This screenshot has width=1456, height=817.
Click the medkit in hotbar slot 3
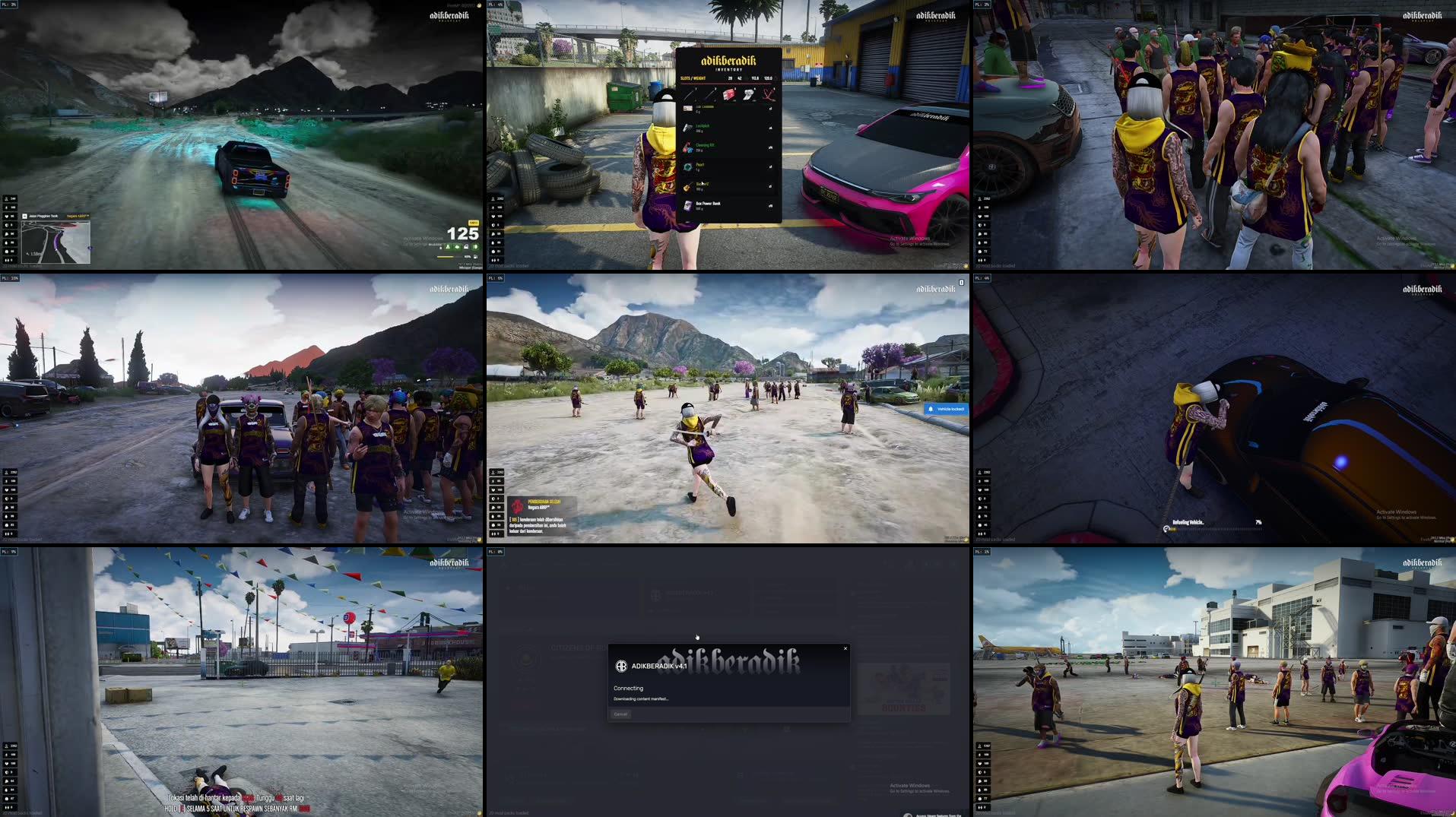tap(728, 95)
